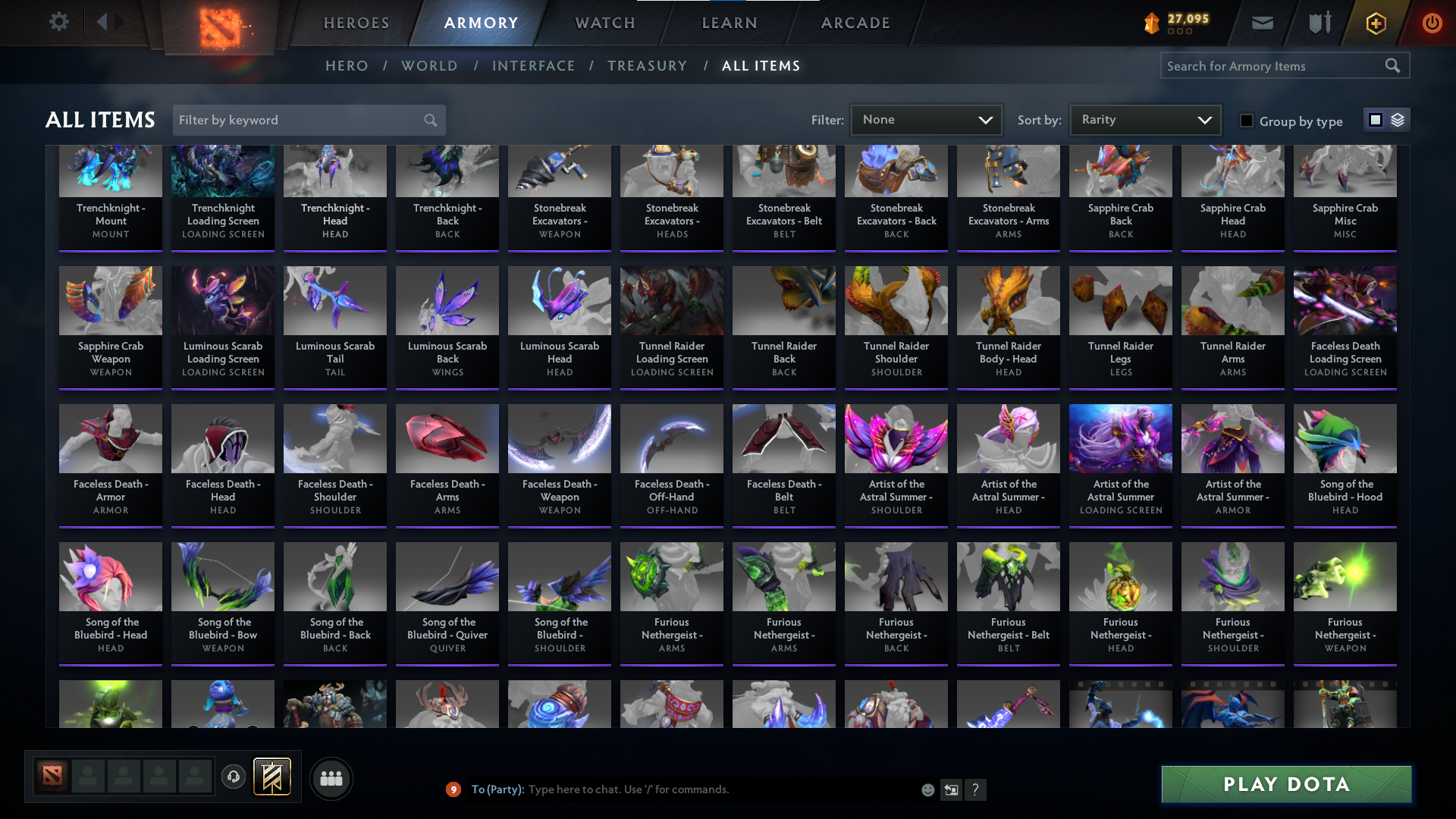Open the mail notifications icon
This screenshot has width=1456, height=819.
(x=1261, y=23)
